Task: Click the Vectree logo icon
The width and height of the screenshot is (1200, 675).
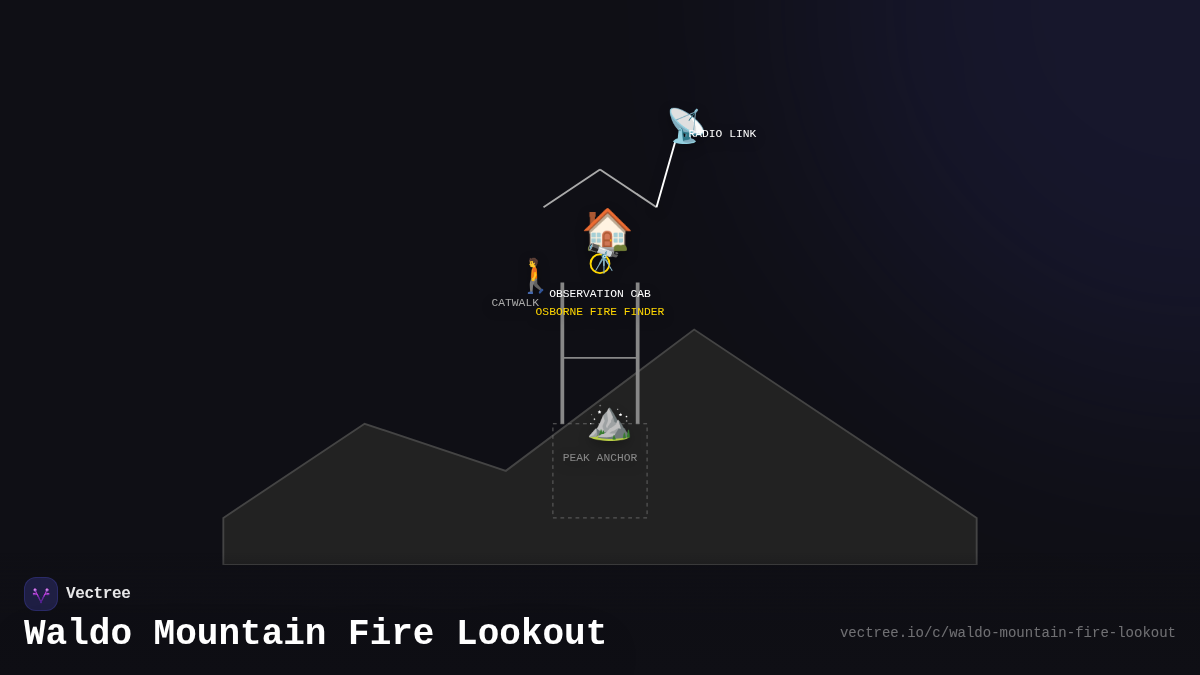Action: [x=41, y=594]
